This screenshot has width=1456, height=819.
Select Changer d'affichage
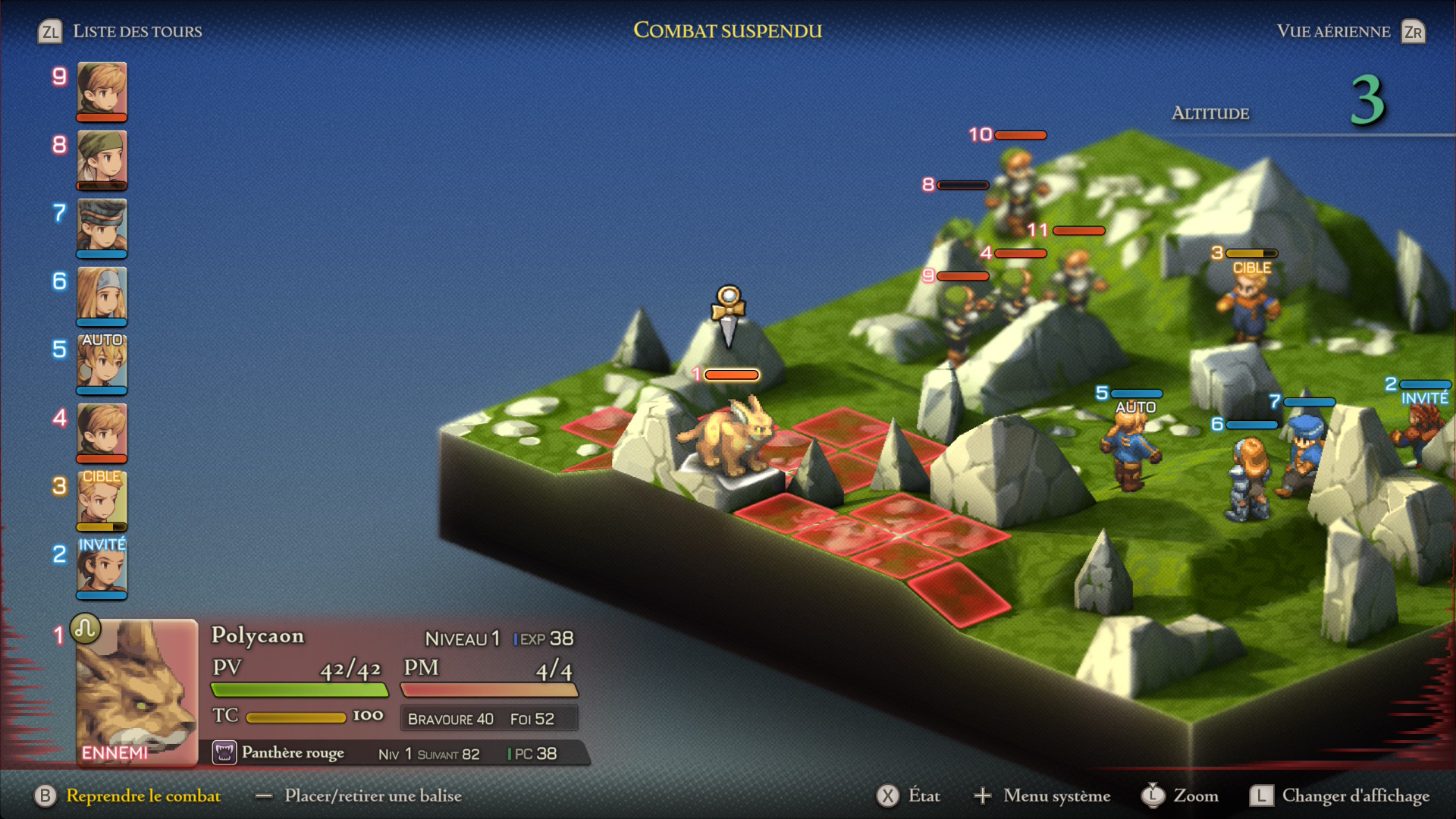coord(1354,795)
